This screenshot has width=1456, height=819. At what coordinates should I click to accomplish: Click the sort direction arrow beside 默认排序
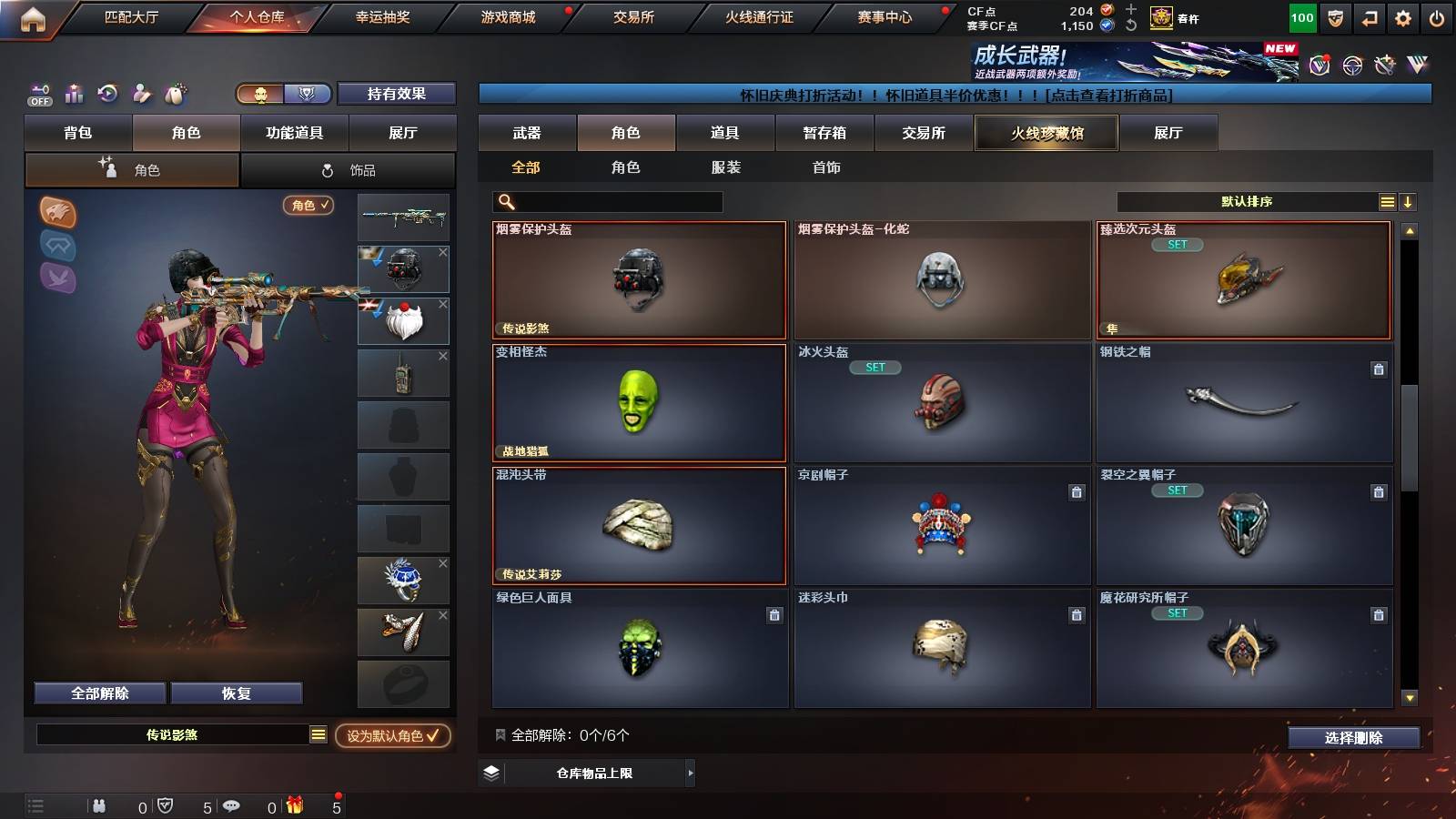[x=1409, y=201]
